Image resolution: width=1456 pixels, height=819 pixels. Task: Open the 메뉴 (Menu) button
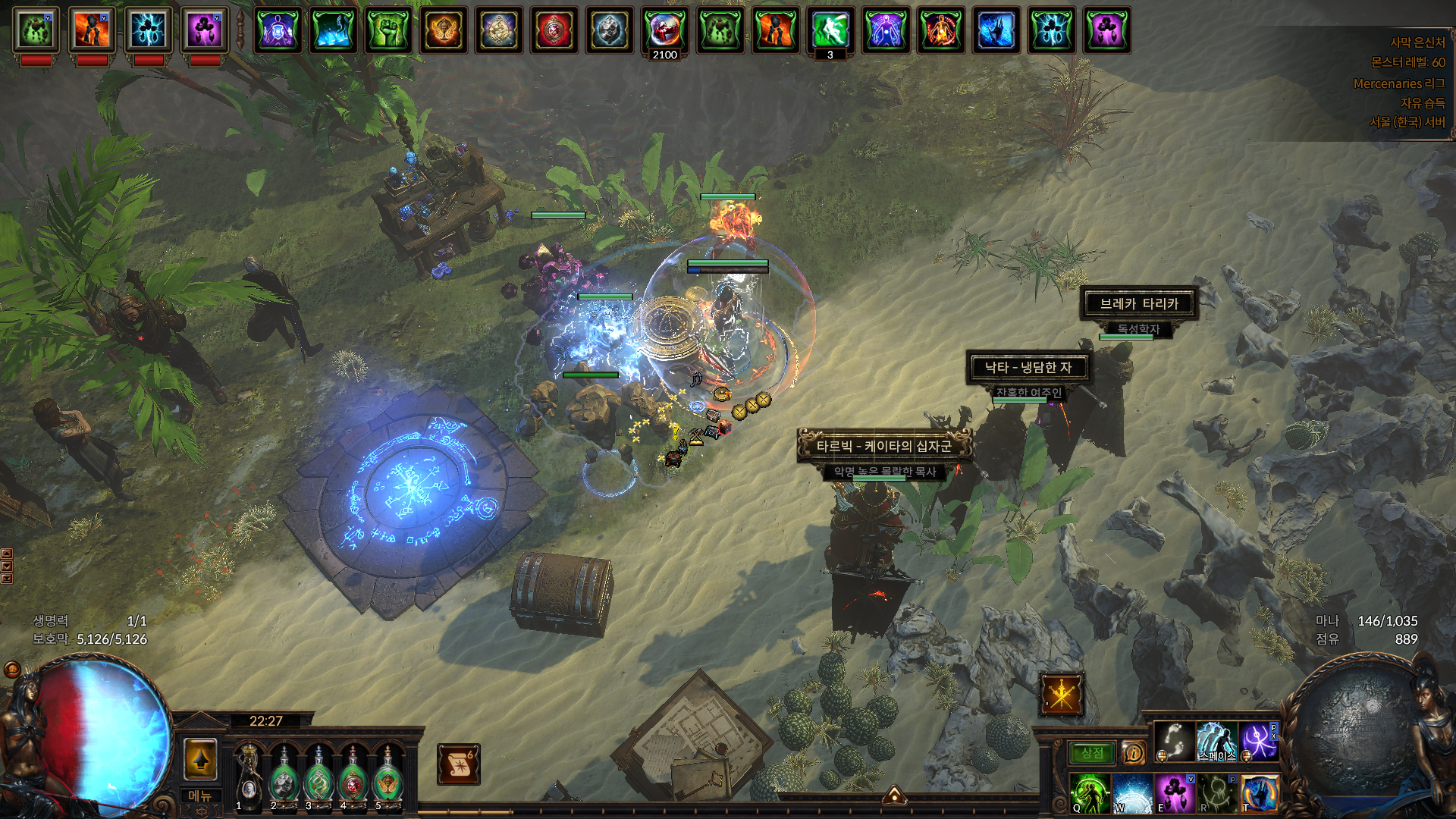(x=200, y=795)
